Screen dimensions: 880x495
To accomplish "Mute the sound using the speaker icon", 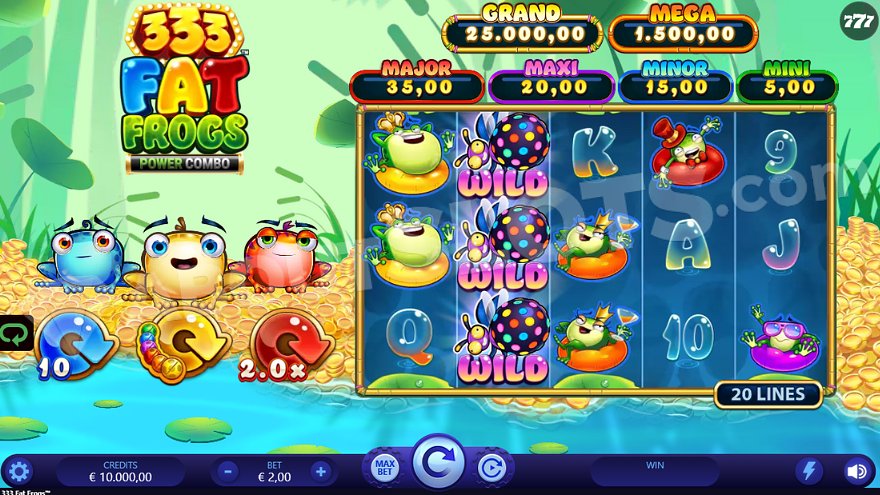I will (x=857, y=471).
